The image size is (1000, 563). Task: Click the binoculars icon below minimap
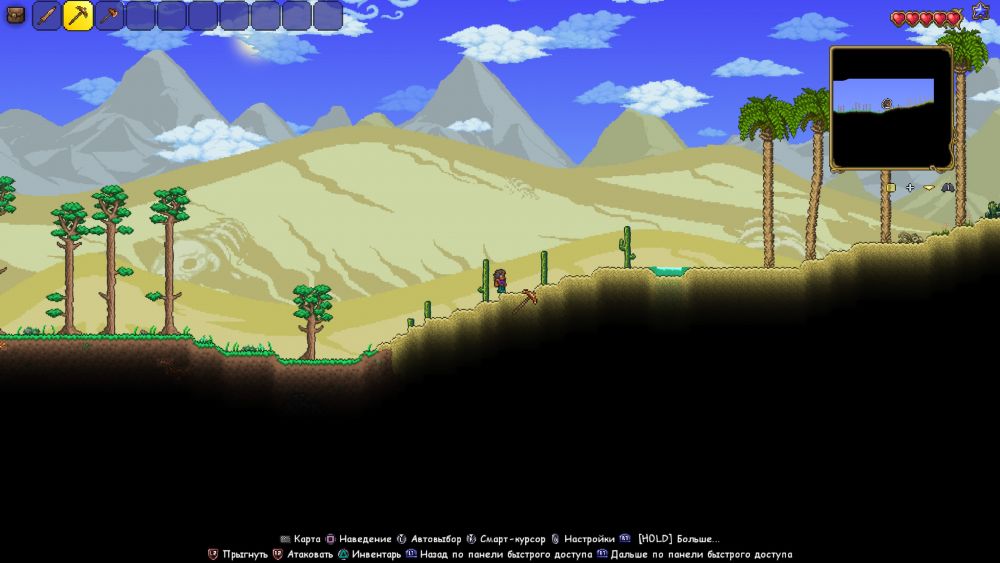pyautogui.click(x=947, y=187)
